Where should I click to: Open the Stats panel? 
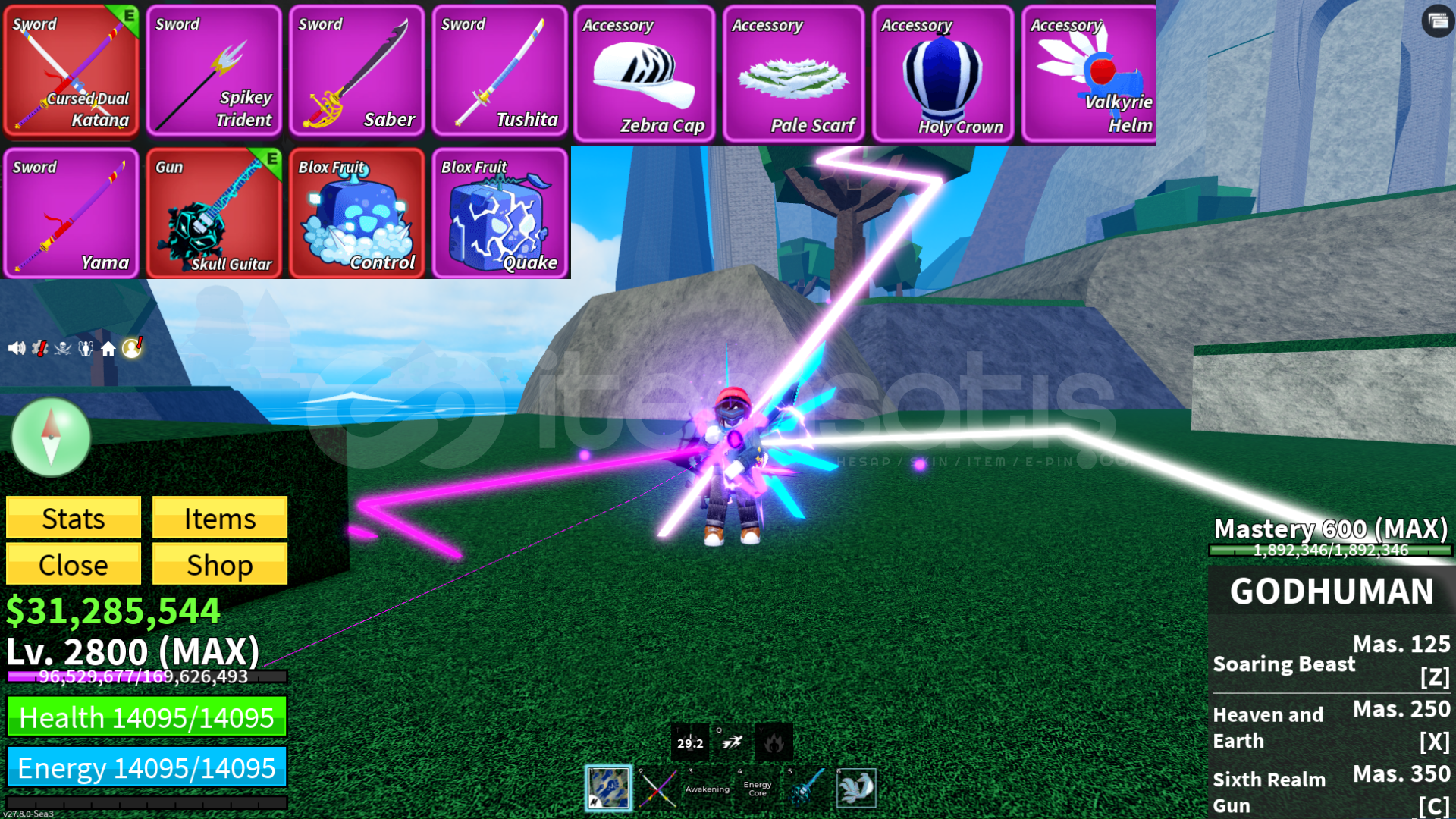(73, 519)
